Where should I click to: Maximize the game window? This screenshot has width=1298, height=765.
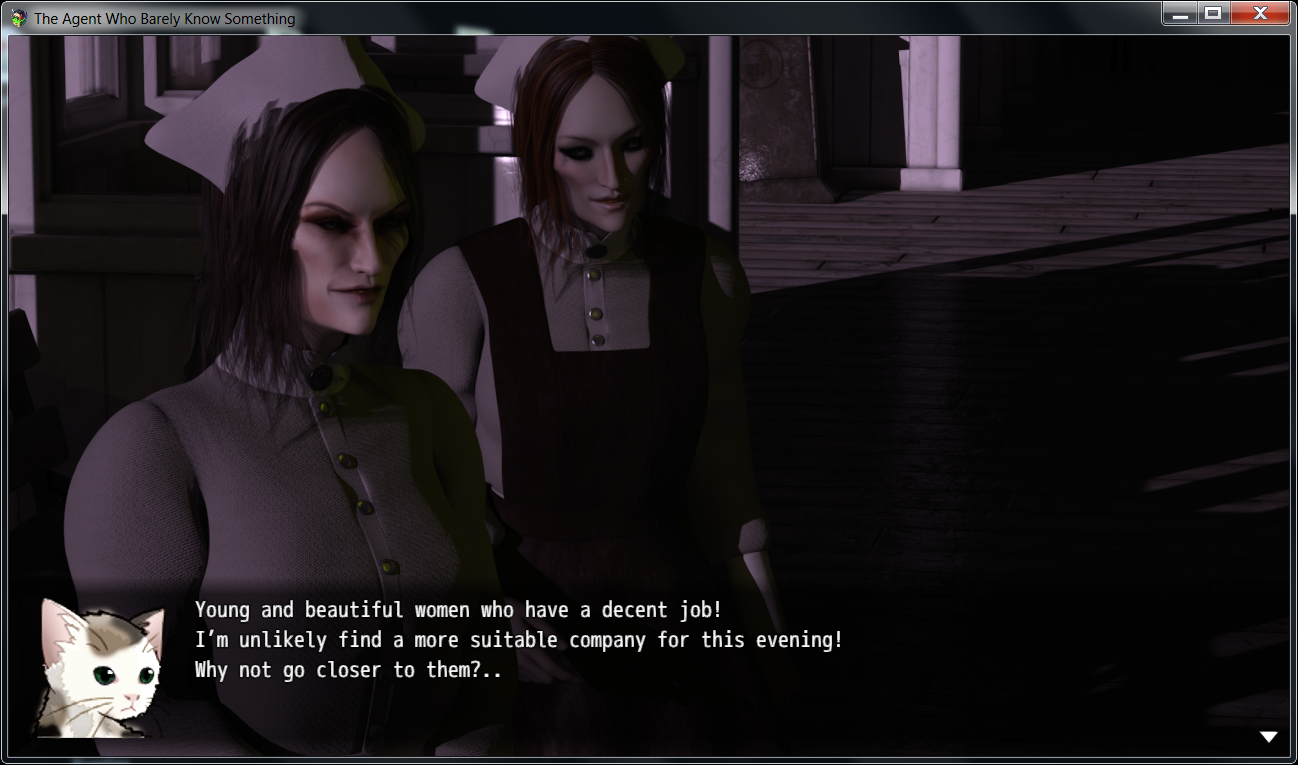tap(1213, 14)
